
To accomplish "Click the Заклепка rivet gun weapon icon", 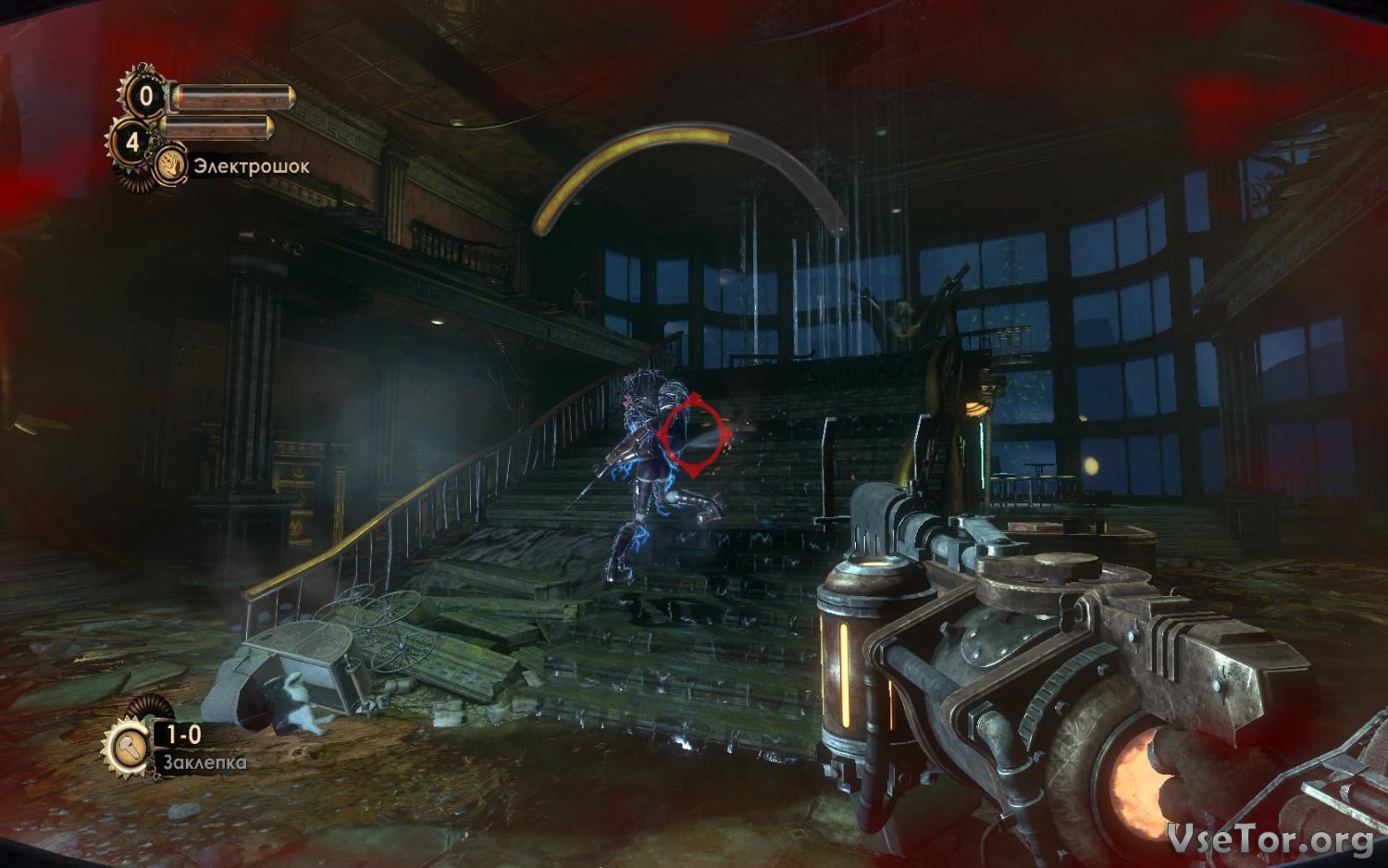I will [128, 748].
